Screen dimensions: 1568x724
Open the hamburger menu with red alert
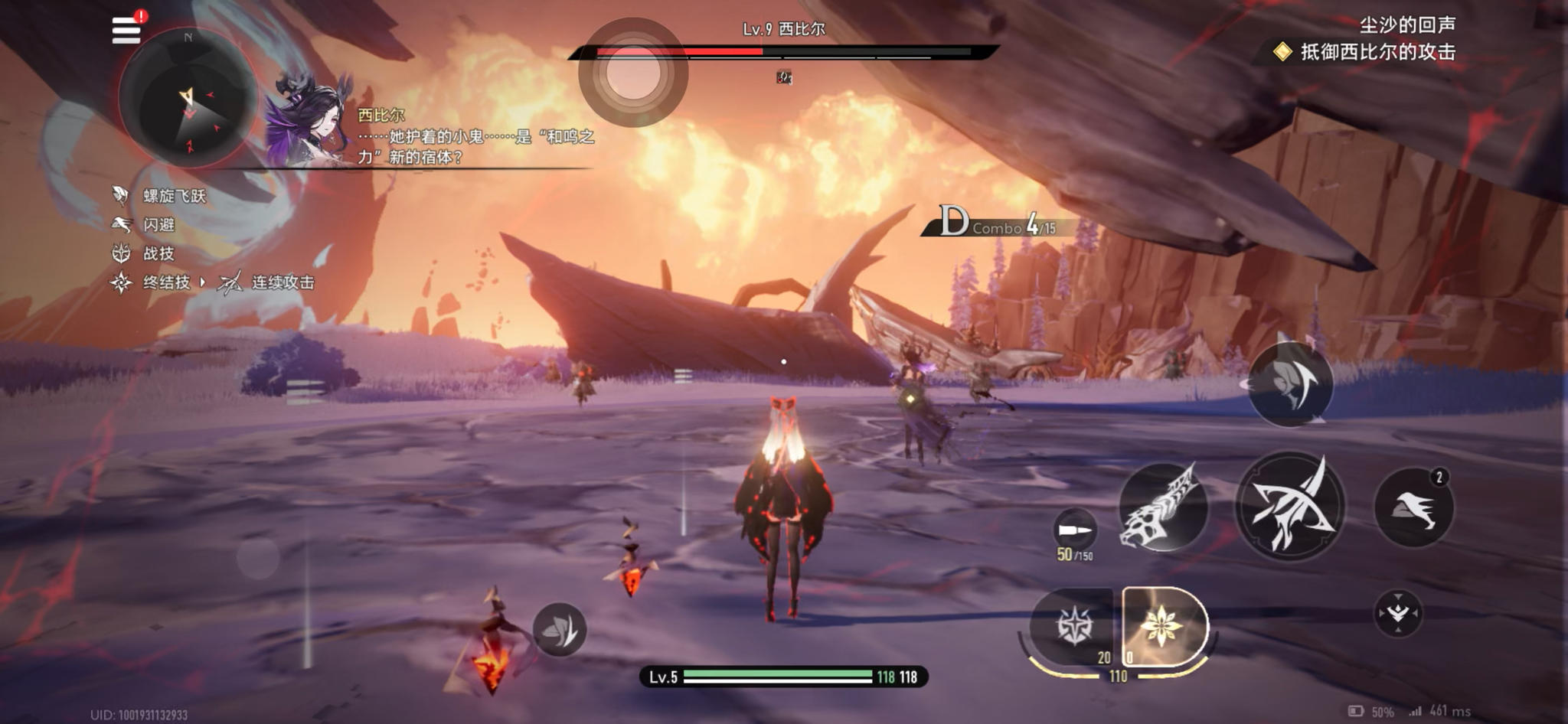126,30
